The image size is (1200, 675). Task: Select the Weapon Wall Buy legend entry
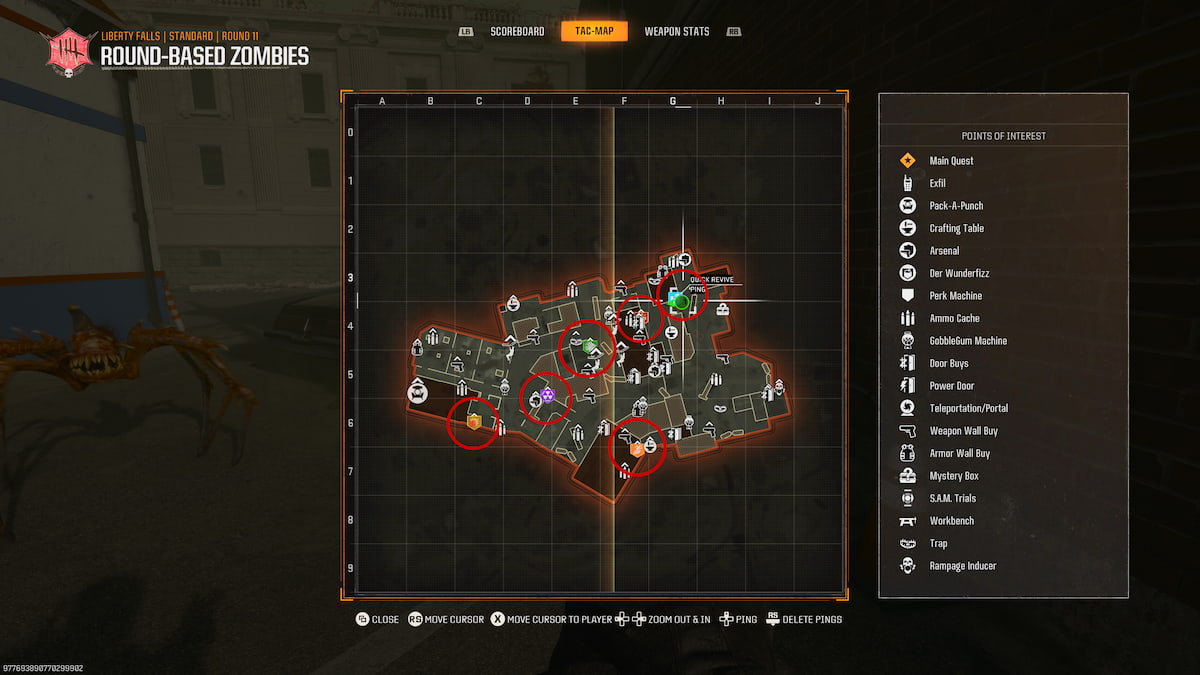click(x=963, y=431)
